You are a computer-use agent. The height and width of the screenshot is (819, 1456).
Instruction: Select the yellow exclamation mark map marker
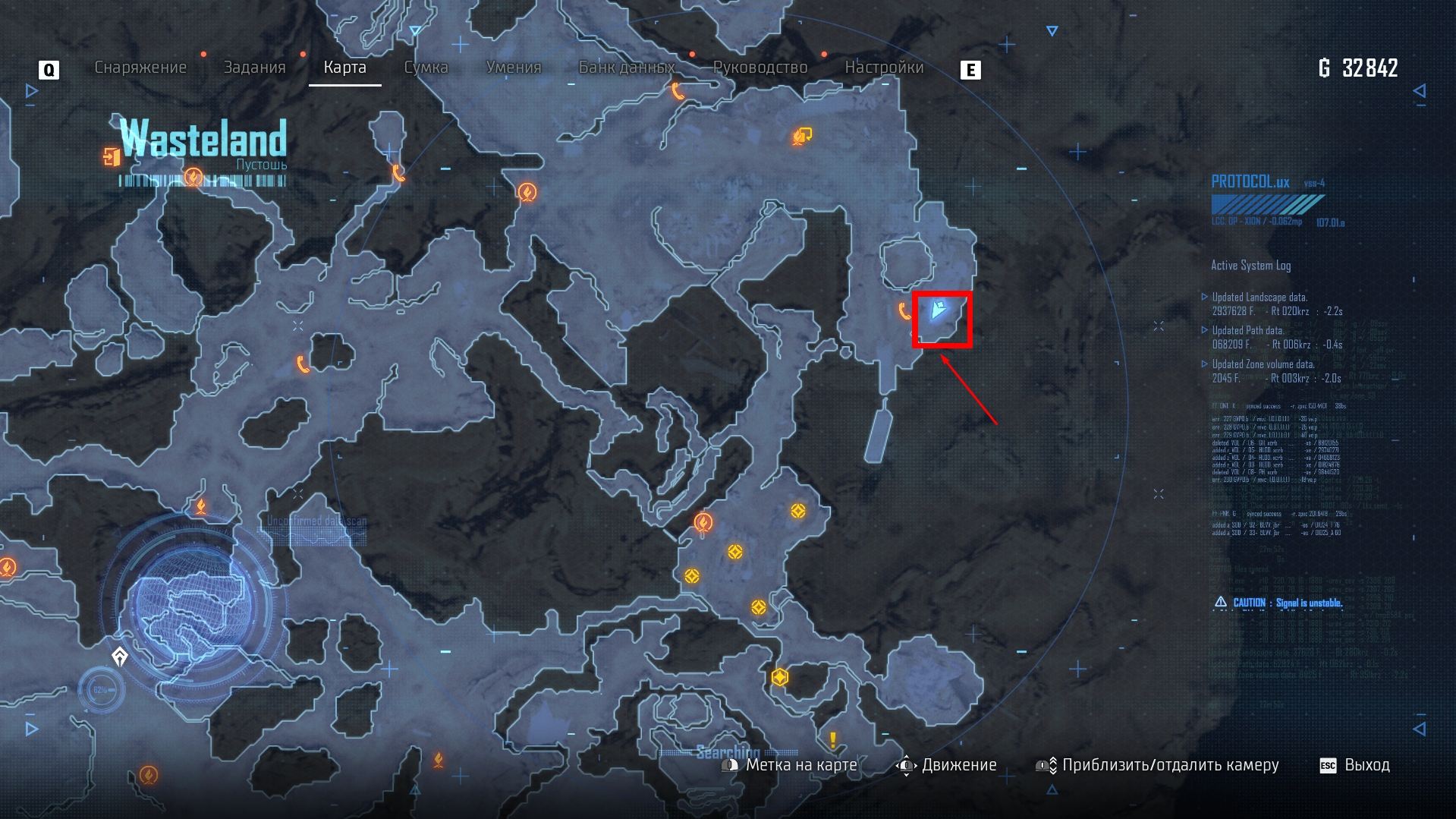[833, 739]
